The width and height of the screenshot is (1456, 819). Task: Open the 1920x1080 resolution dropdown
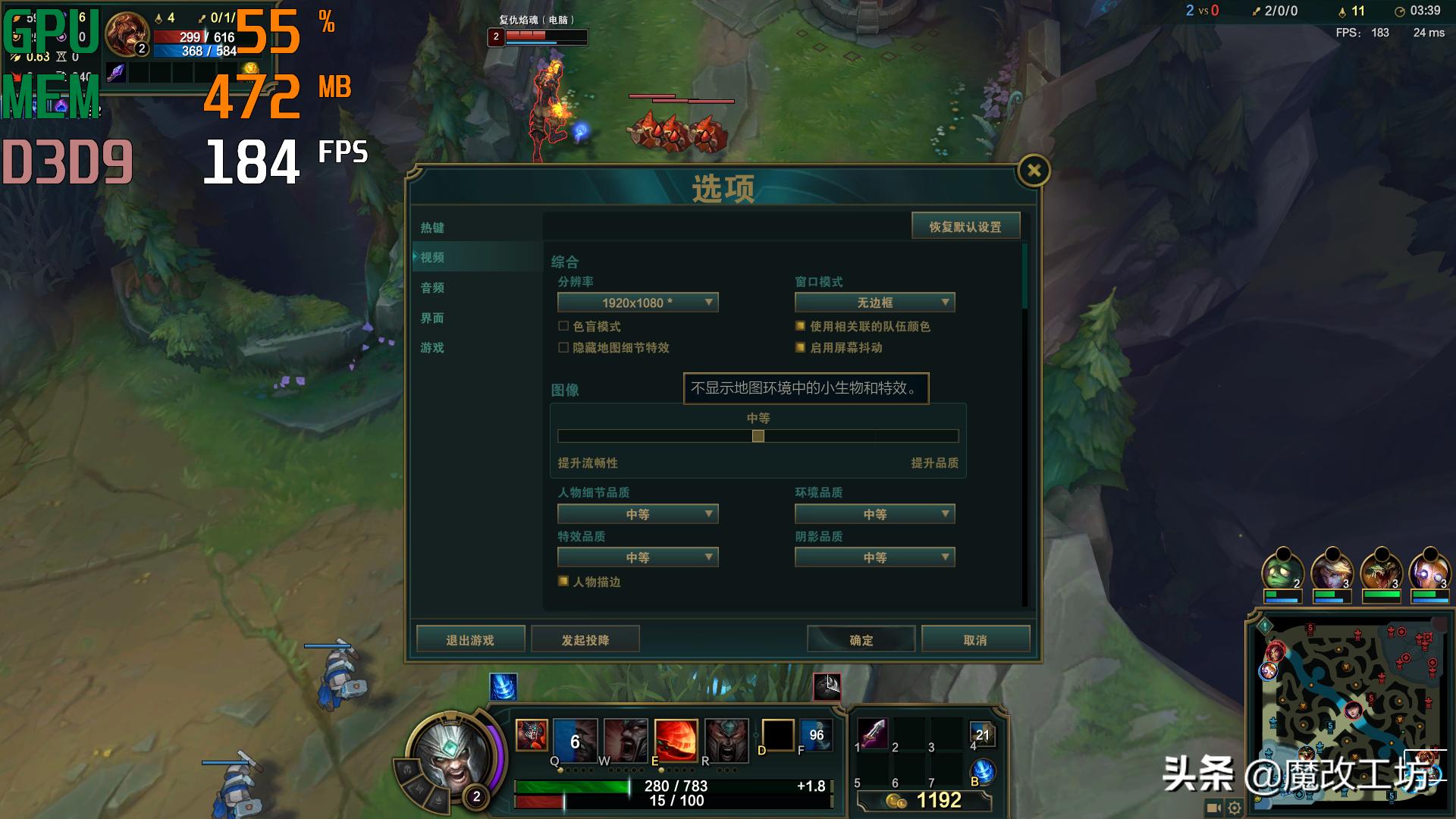[x=637, y=302]
